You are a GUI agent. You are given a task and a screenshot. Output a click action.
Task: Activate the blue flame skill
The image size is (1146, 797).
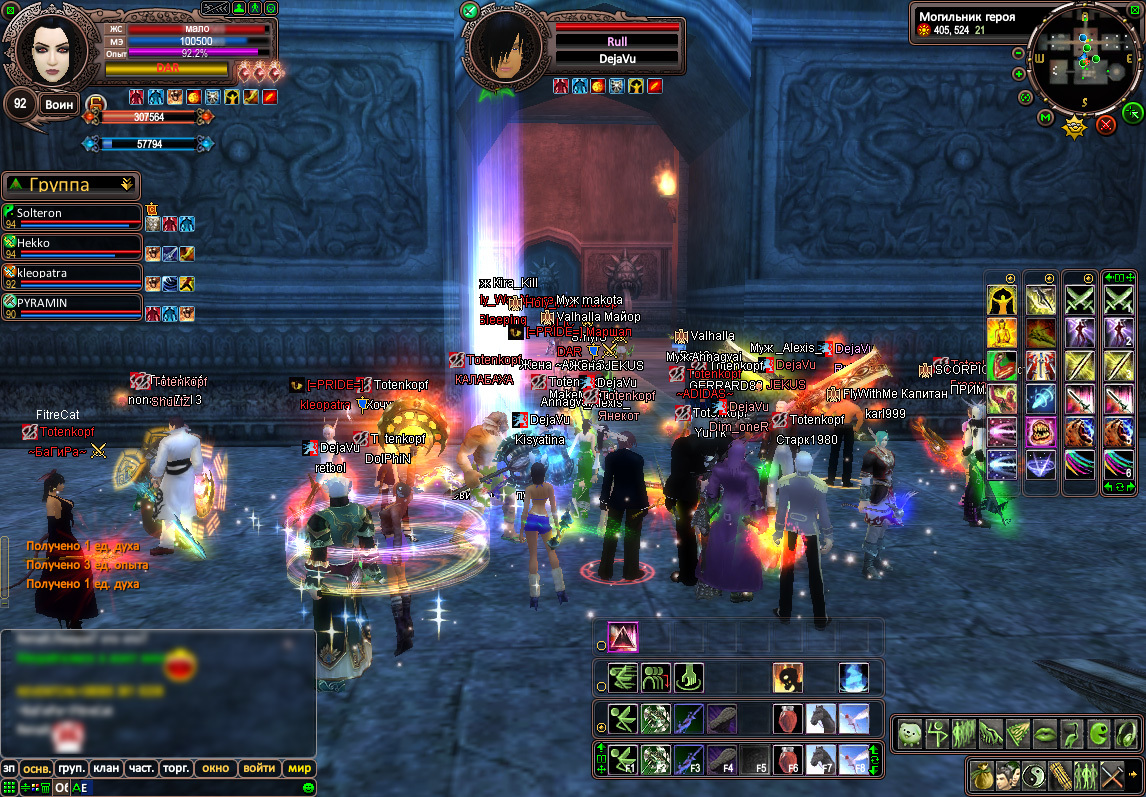(853, 677)
